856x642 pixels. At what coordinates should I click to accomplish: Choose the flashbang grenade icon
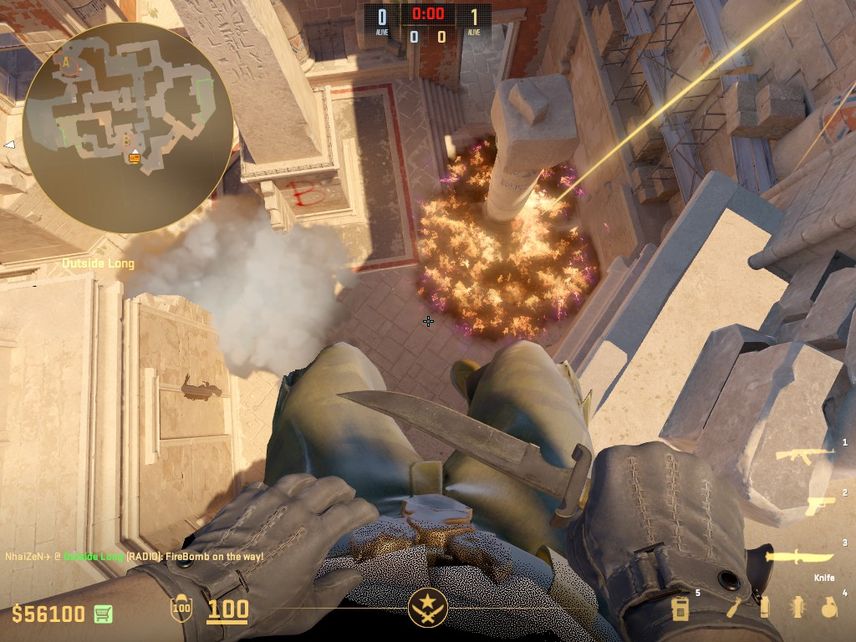[798, 607]
